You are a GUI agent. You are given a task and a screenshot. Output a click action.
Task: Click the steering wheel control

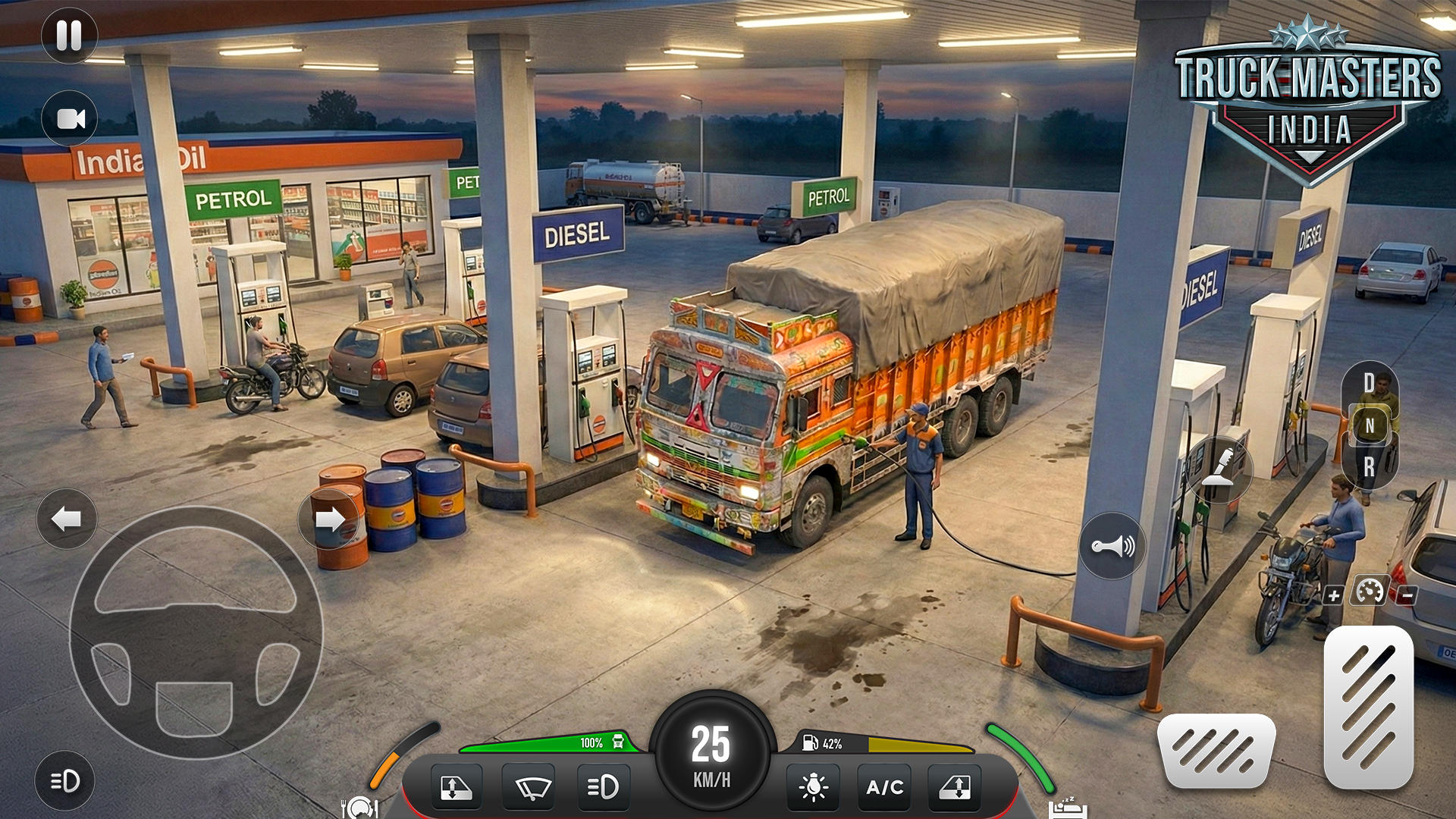click(x=196, y=633)
